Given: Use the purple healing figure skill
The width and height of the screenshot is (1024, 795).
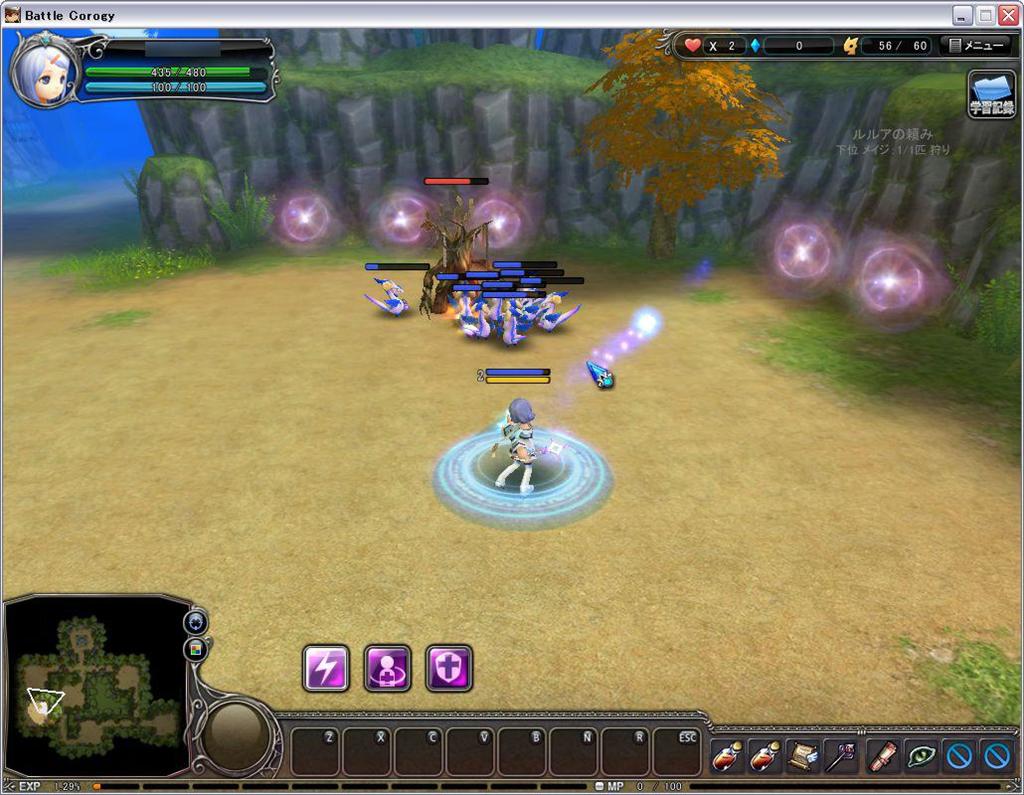Looking at the screenshot, I should [x=387, y=668].
